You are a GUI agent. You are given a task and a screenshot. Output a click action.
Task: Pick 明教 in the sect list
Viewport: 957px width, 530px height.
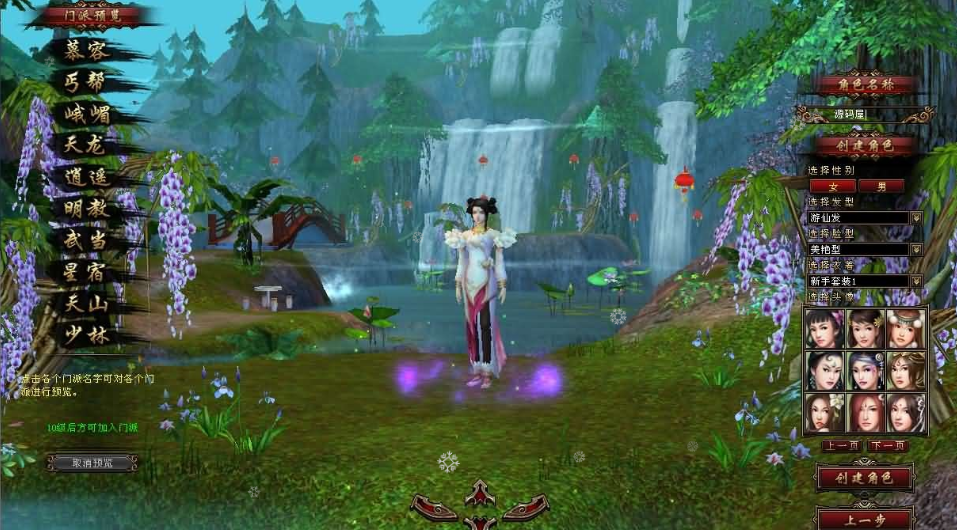tap(84, 209)
